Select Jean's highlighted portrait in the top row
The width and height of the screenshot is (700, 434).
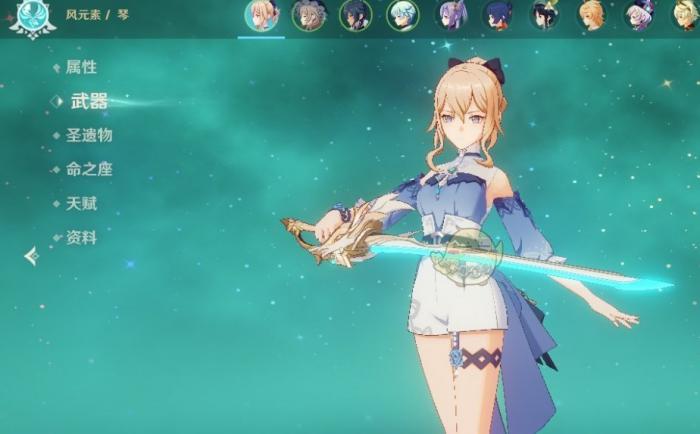(x=261, y=16)
